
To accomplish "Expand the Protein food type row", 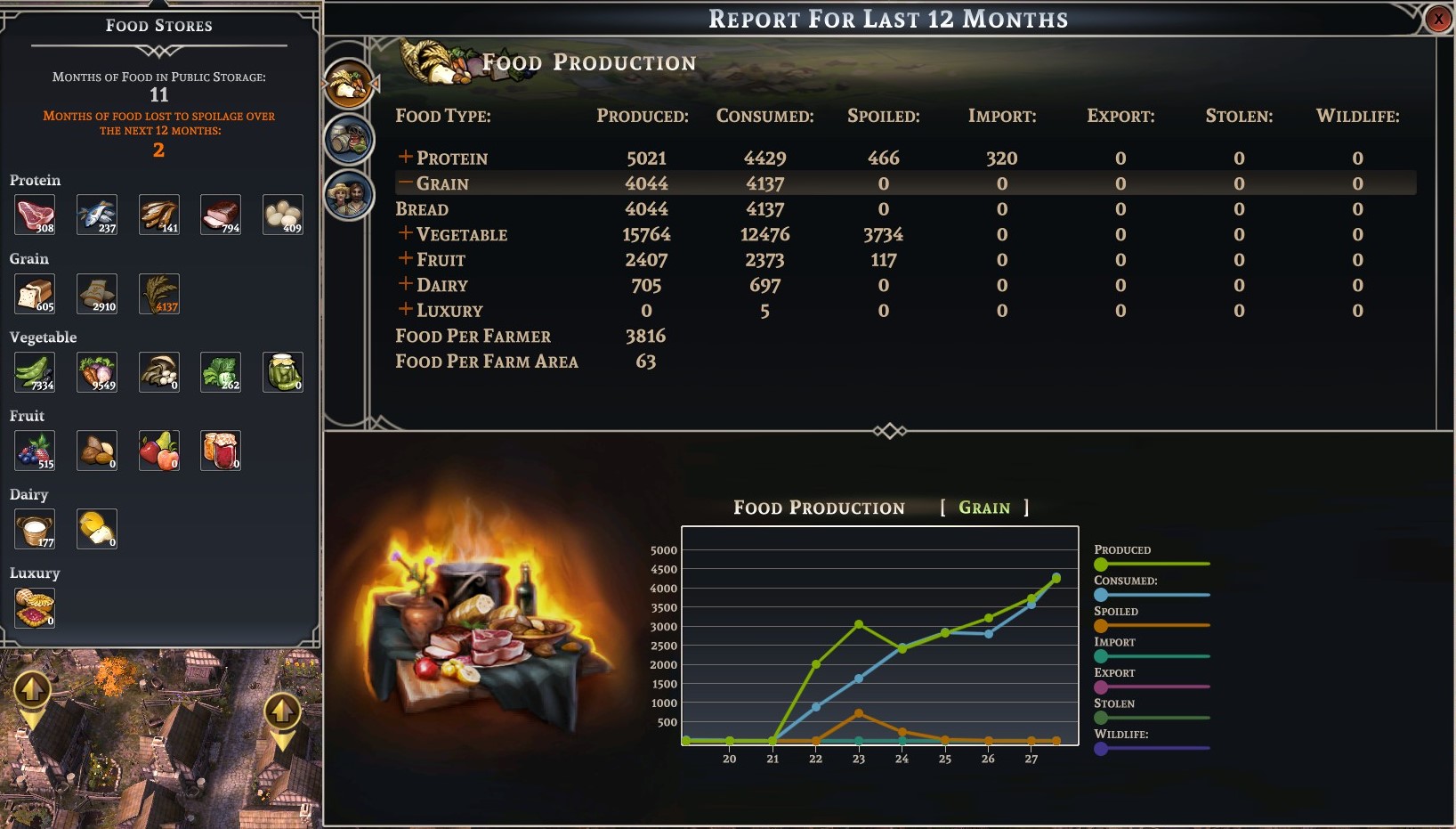I will pyautogui.click(x=405, y=158).
